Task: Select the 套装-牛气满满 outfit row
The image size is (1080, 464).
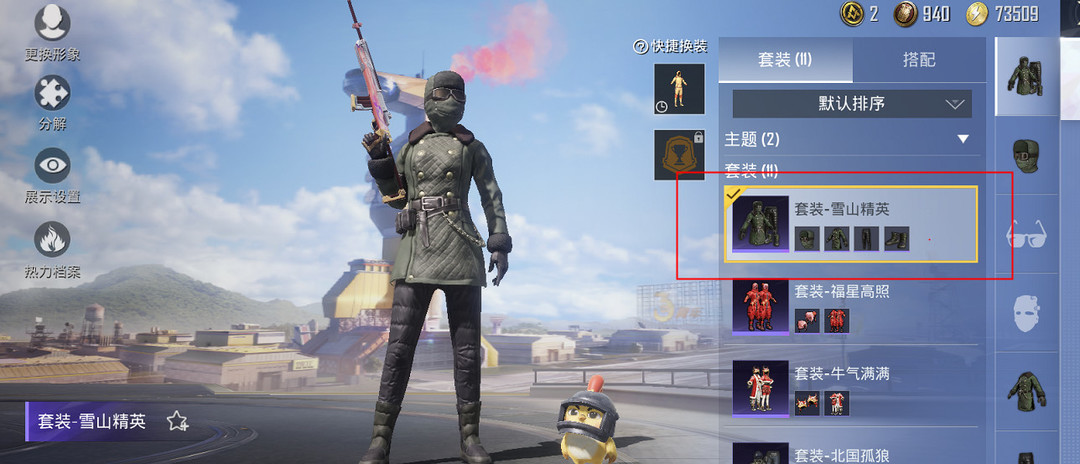Action: point(850,388)
